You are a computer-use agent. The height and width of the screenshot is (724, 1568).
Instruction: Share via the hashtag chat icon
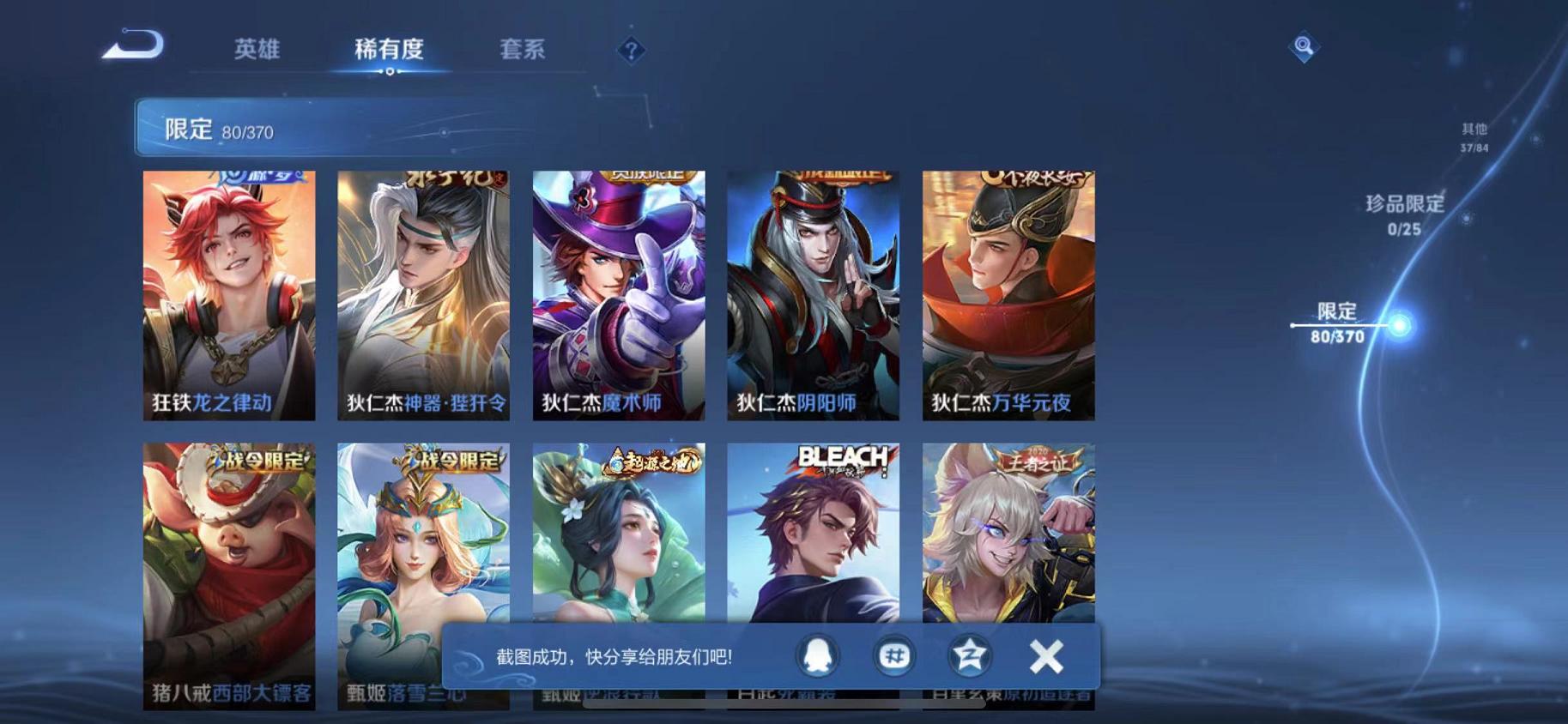(893, 655)
